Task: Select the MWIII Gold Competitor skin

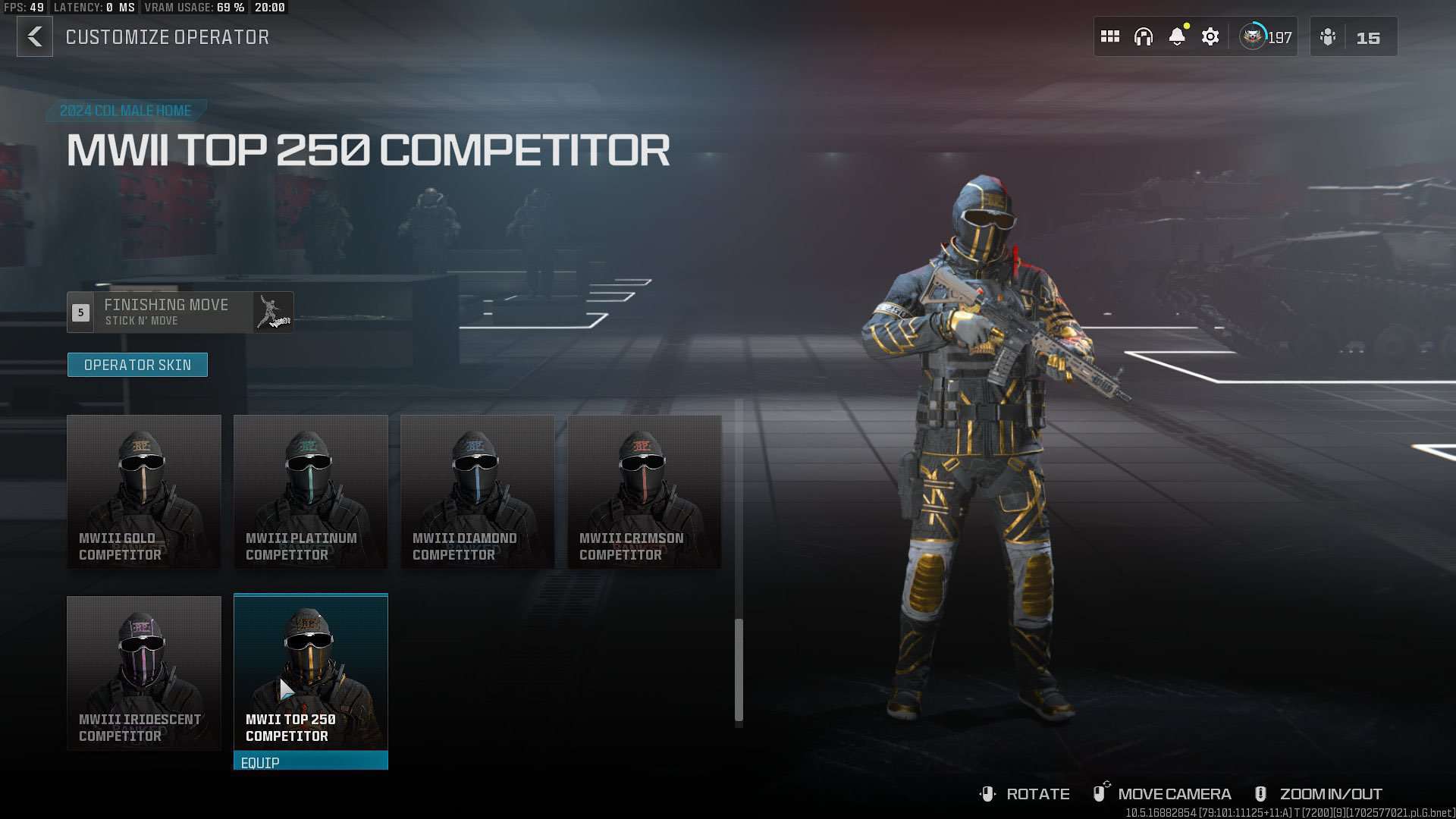Action: coord(143,491)
